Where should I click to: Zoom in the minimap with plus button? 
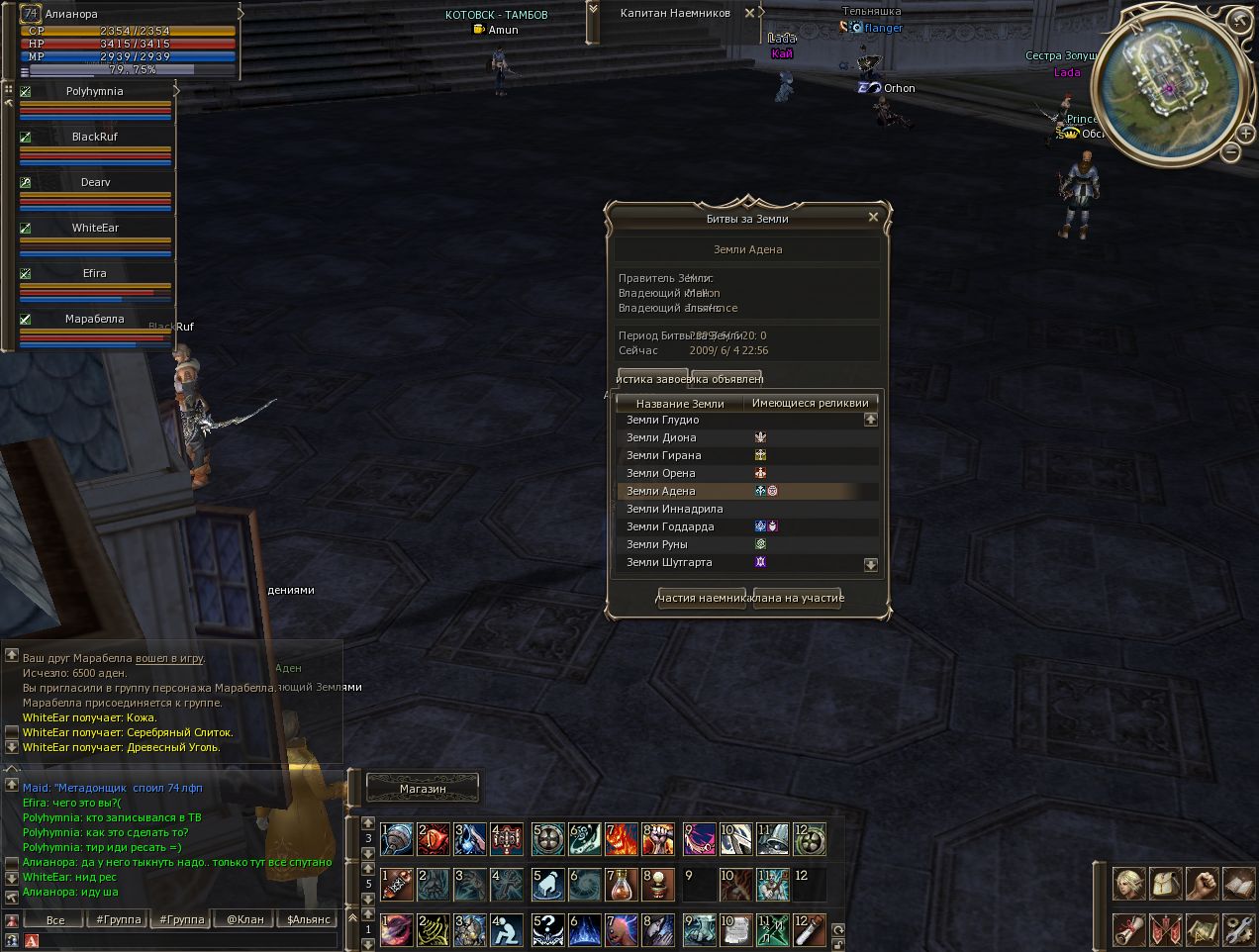(1248, 133)
